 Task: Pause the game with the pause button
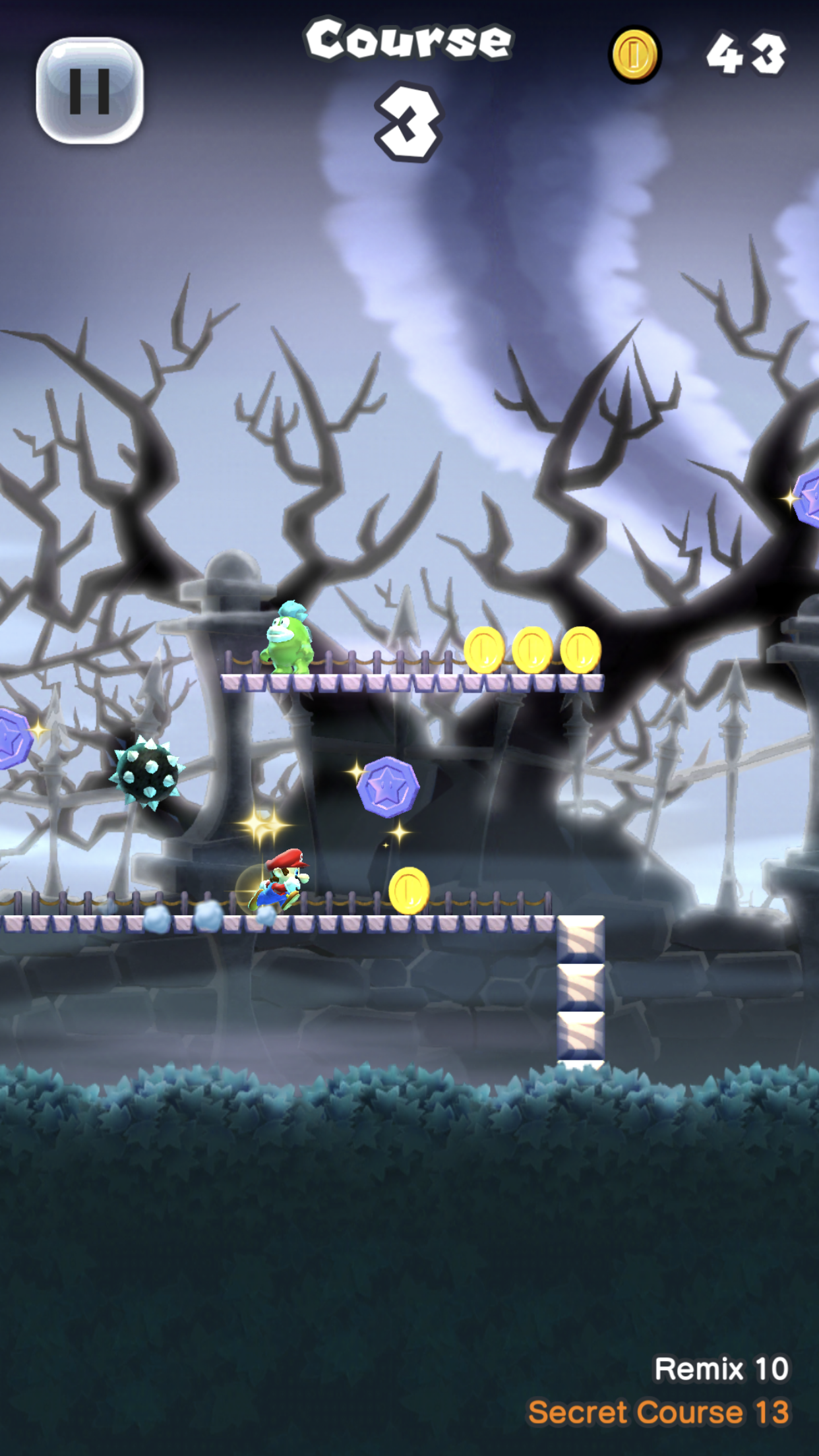(x=90, y=91)
